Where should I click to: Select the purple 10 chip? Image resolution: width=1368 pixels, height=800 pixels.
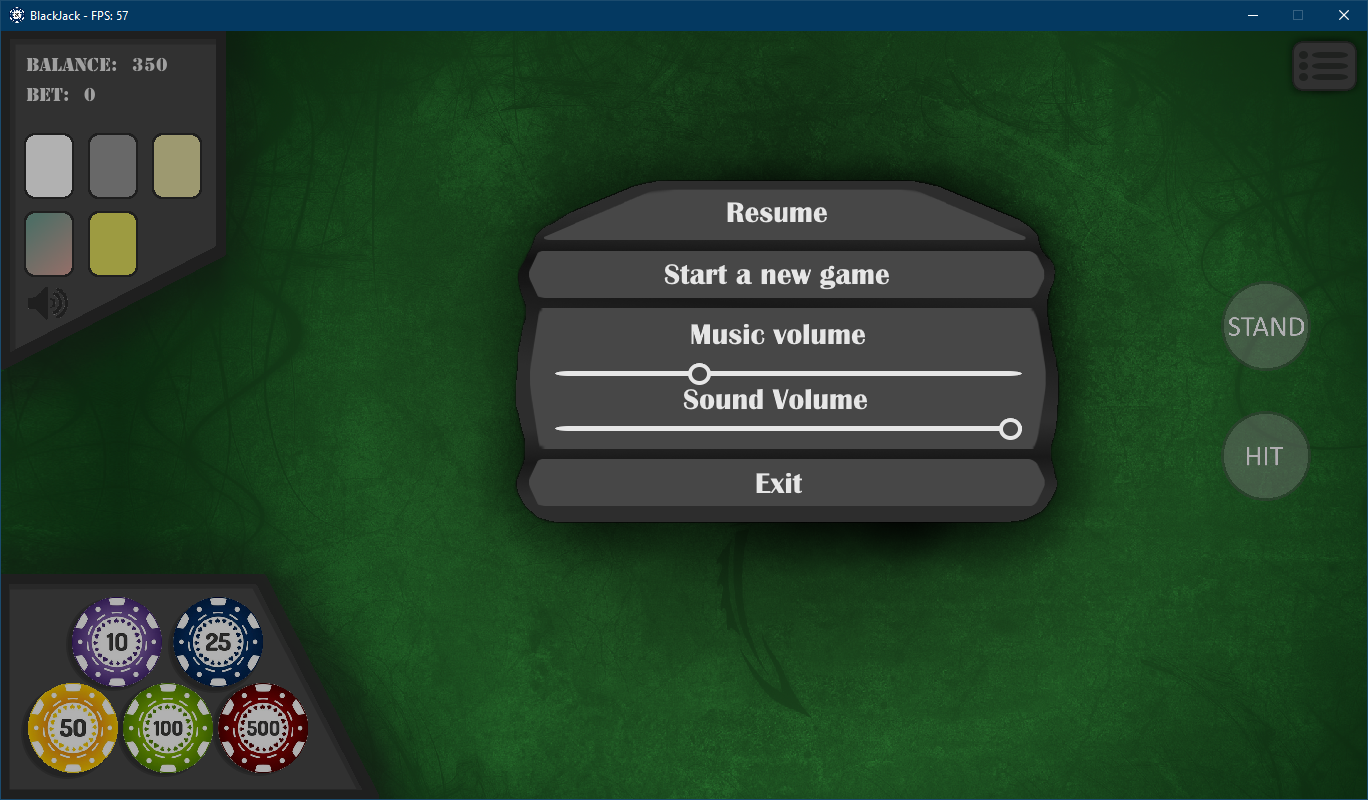(x=116, y=642)
